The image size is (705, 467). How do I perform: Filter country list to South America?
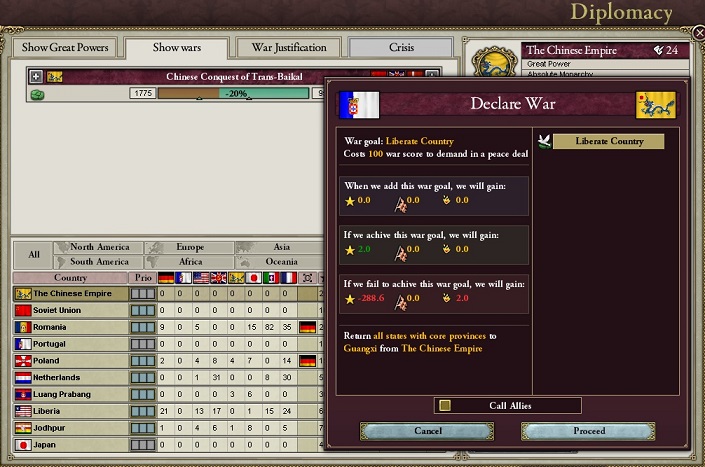point(100,262)
